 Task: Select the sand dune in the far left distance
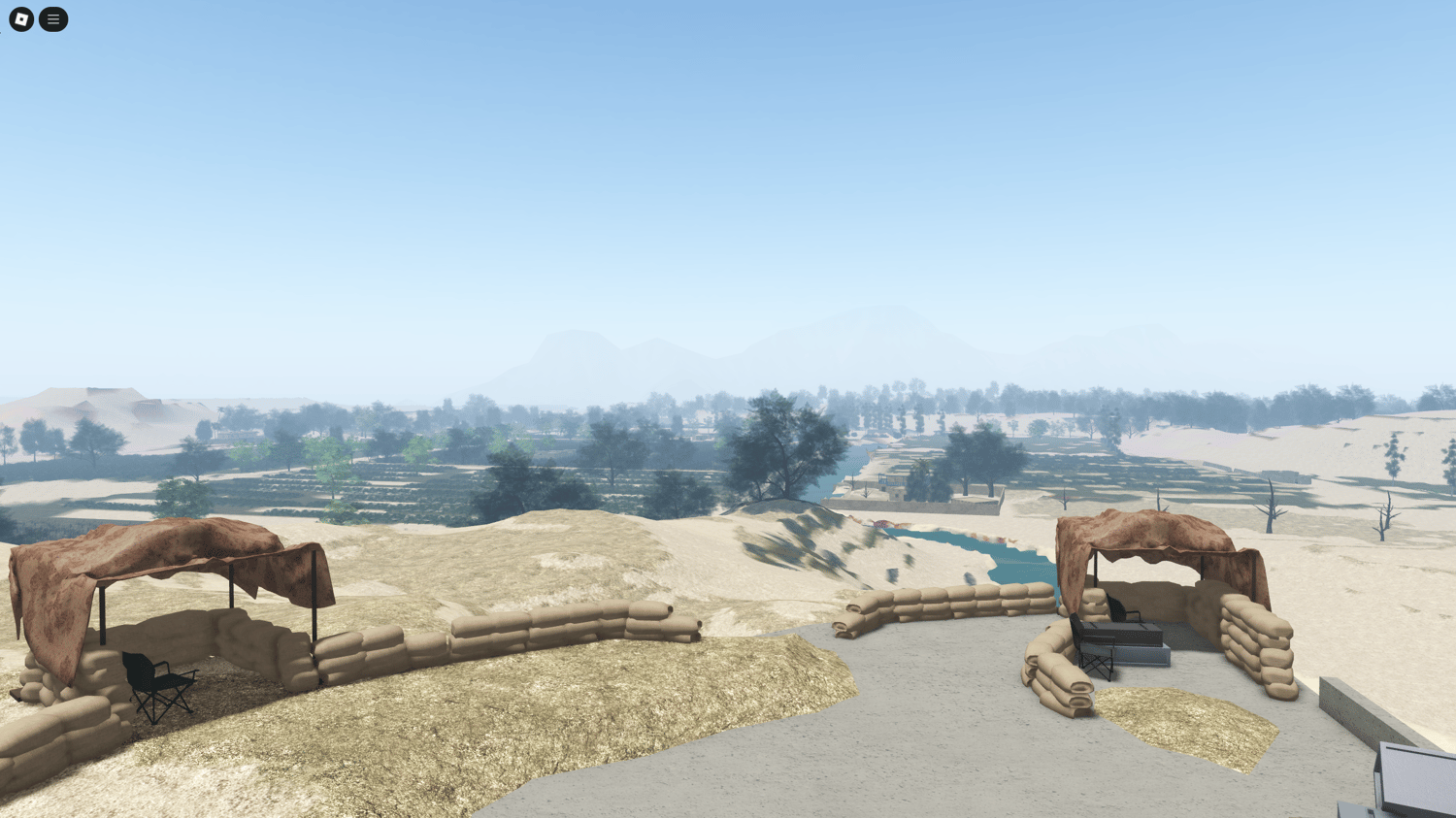[87, 398]
